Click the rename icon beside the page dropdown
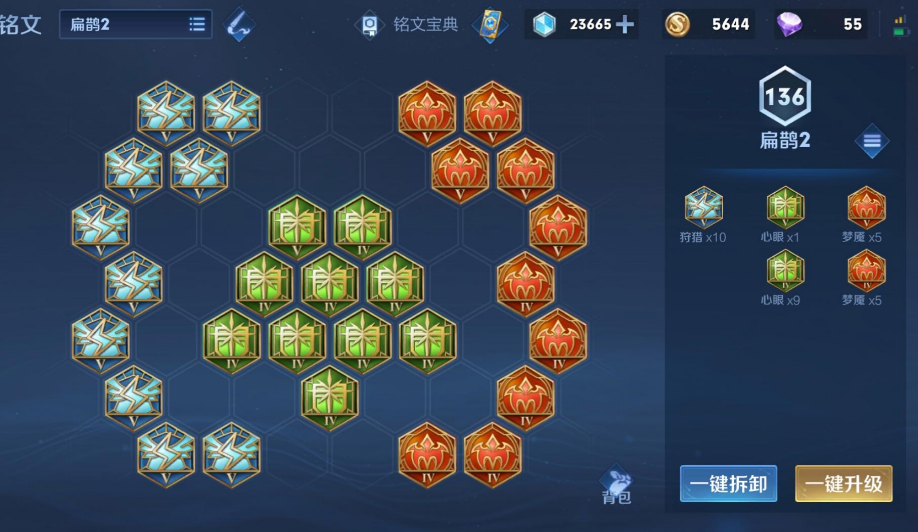This screenshot has height=532, width=918. pos(238,24)
